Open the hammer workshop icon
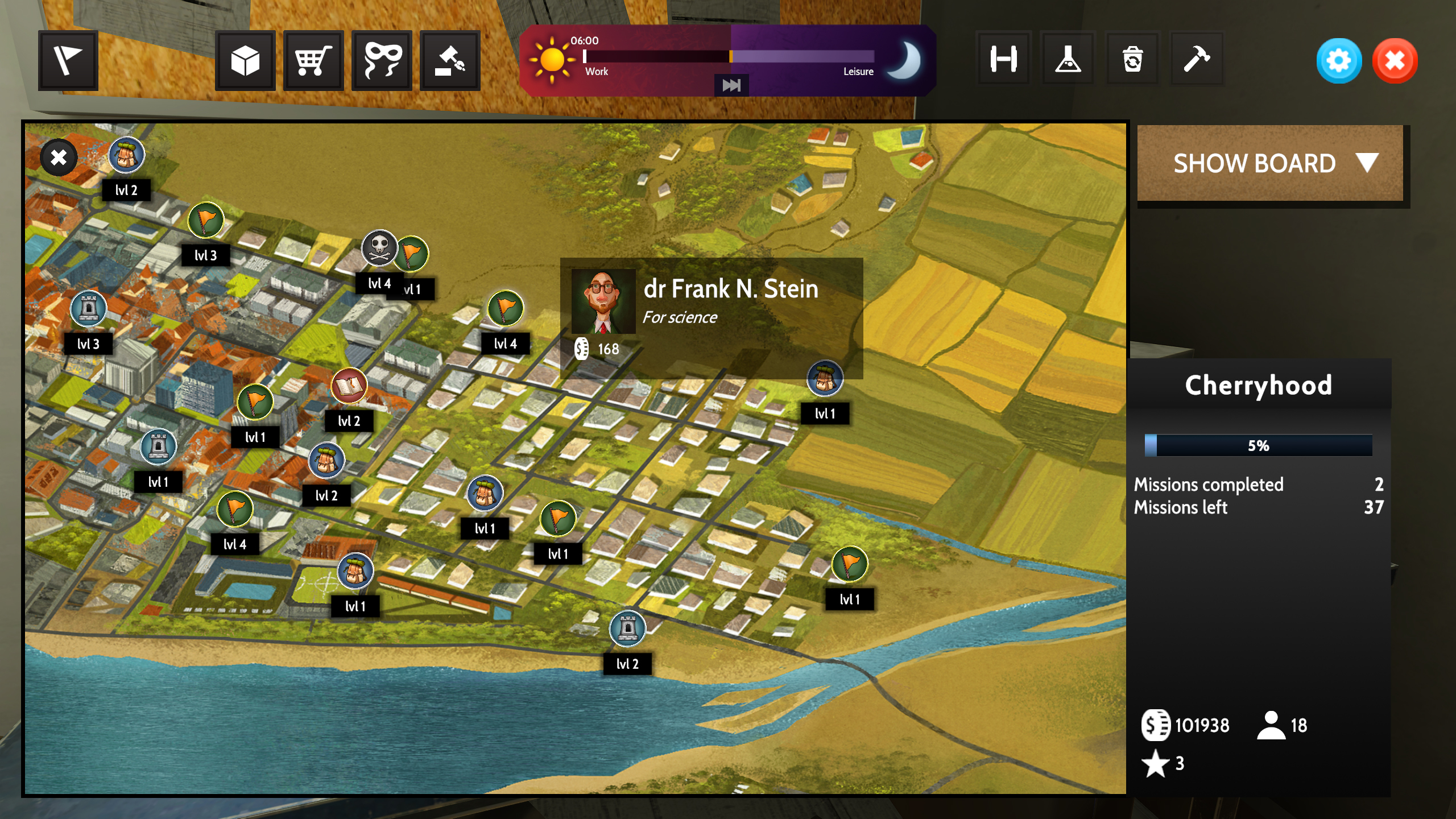Viewport: 1456px width, 819px height. [x=1197, y=59]
